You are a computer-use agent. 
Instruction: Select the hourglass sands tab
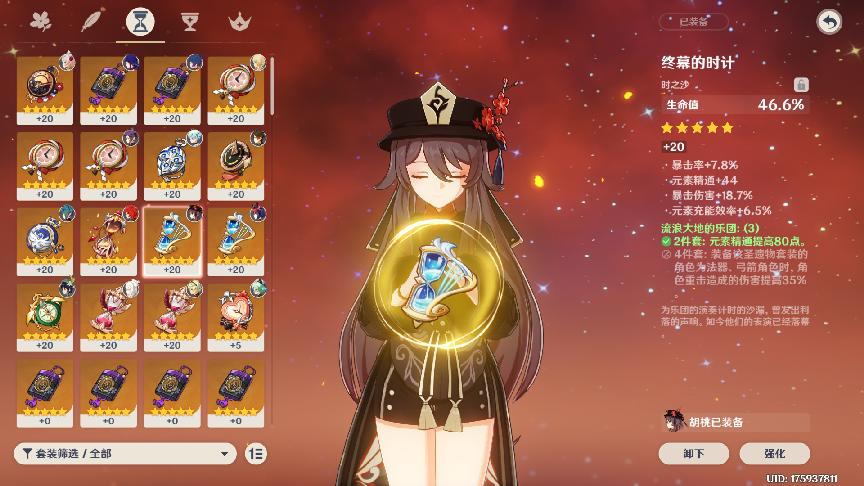click(140, 21)
